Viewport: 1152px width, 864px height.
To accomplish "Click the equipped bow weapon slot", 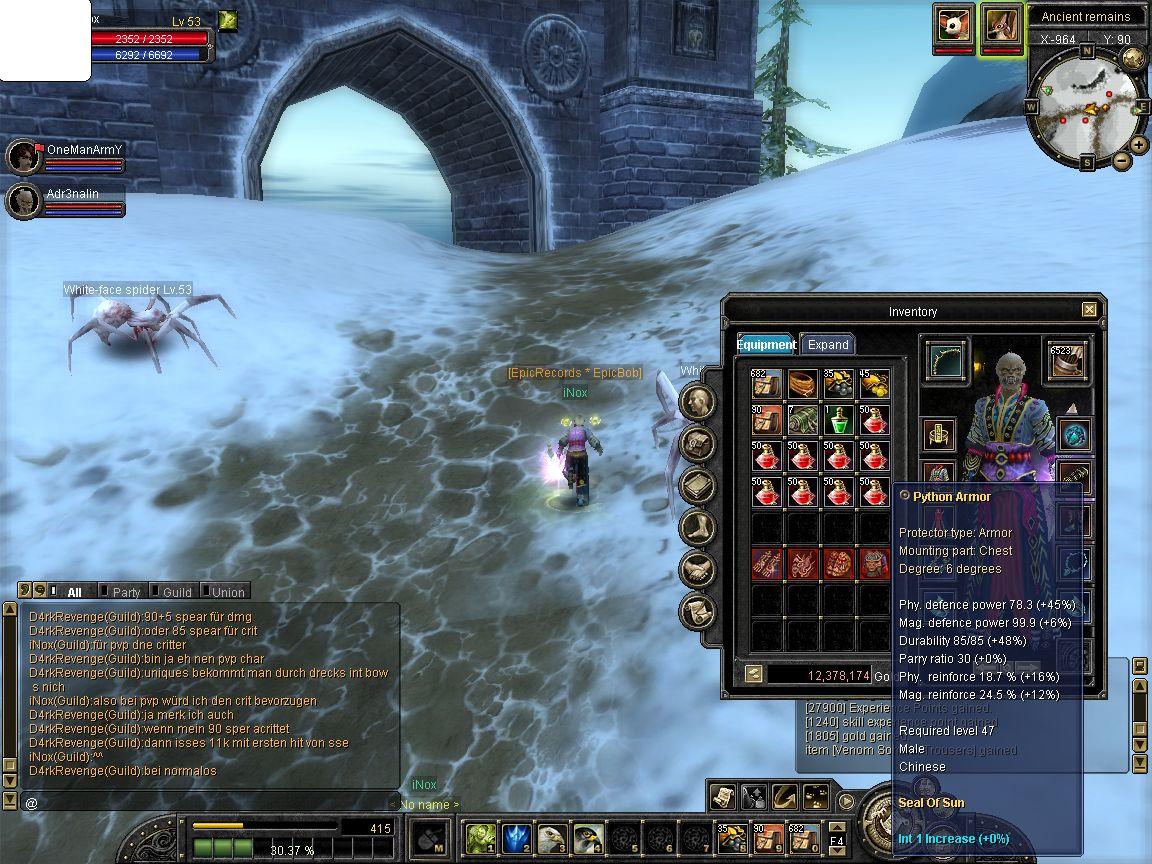I will 944,361.
